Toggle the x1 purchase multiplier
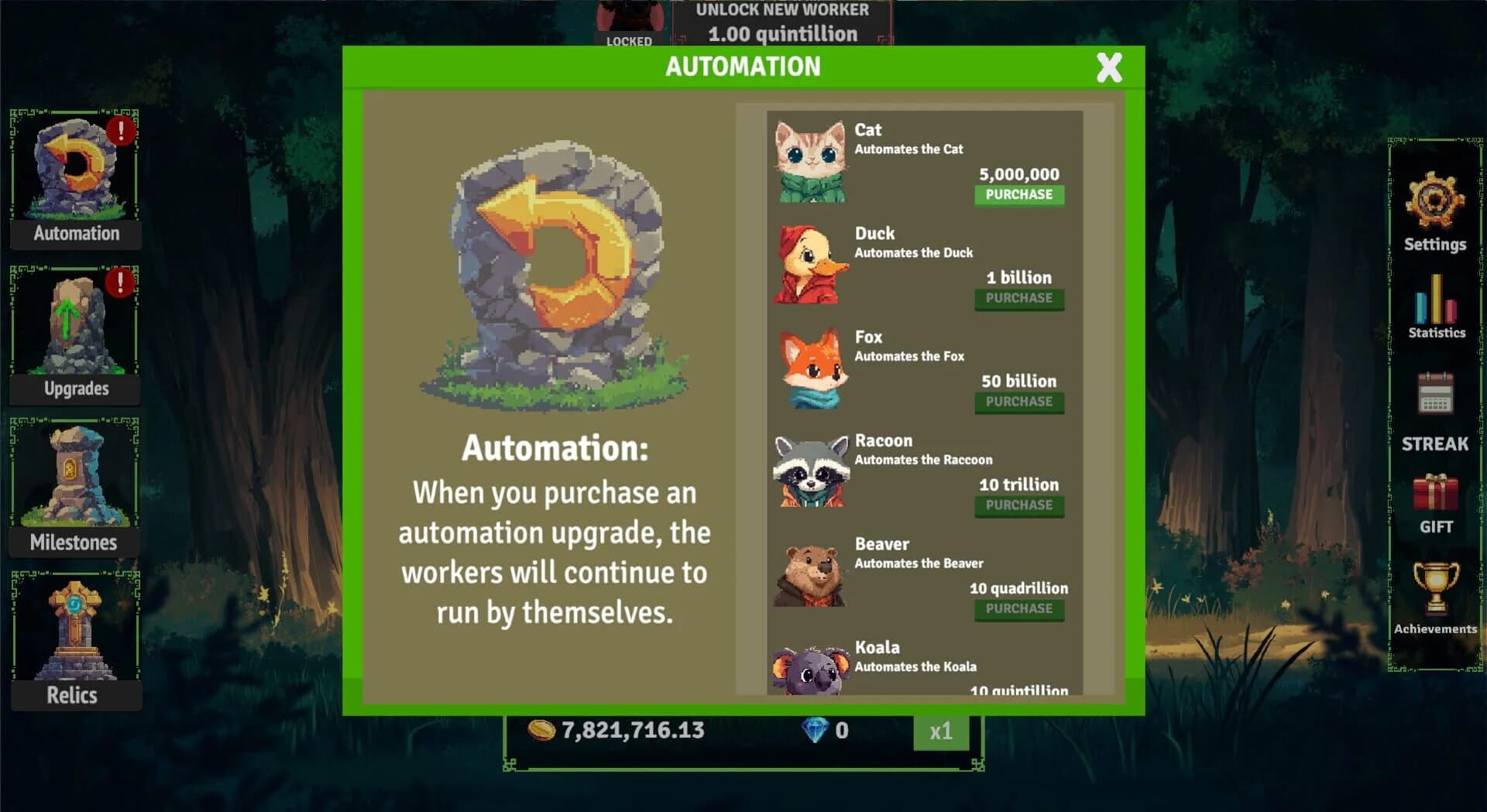Screen dimensions: 1487x812 (x=940, y=730)
